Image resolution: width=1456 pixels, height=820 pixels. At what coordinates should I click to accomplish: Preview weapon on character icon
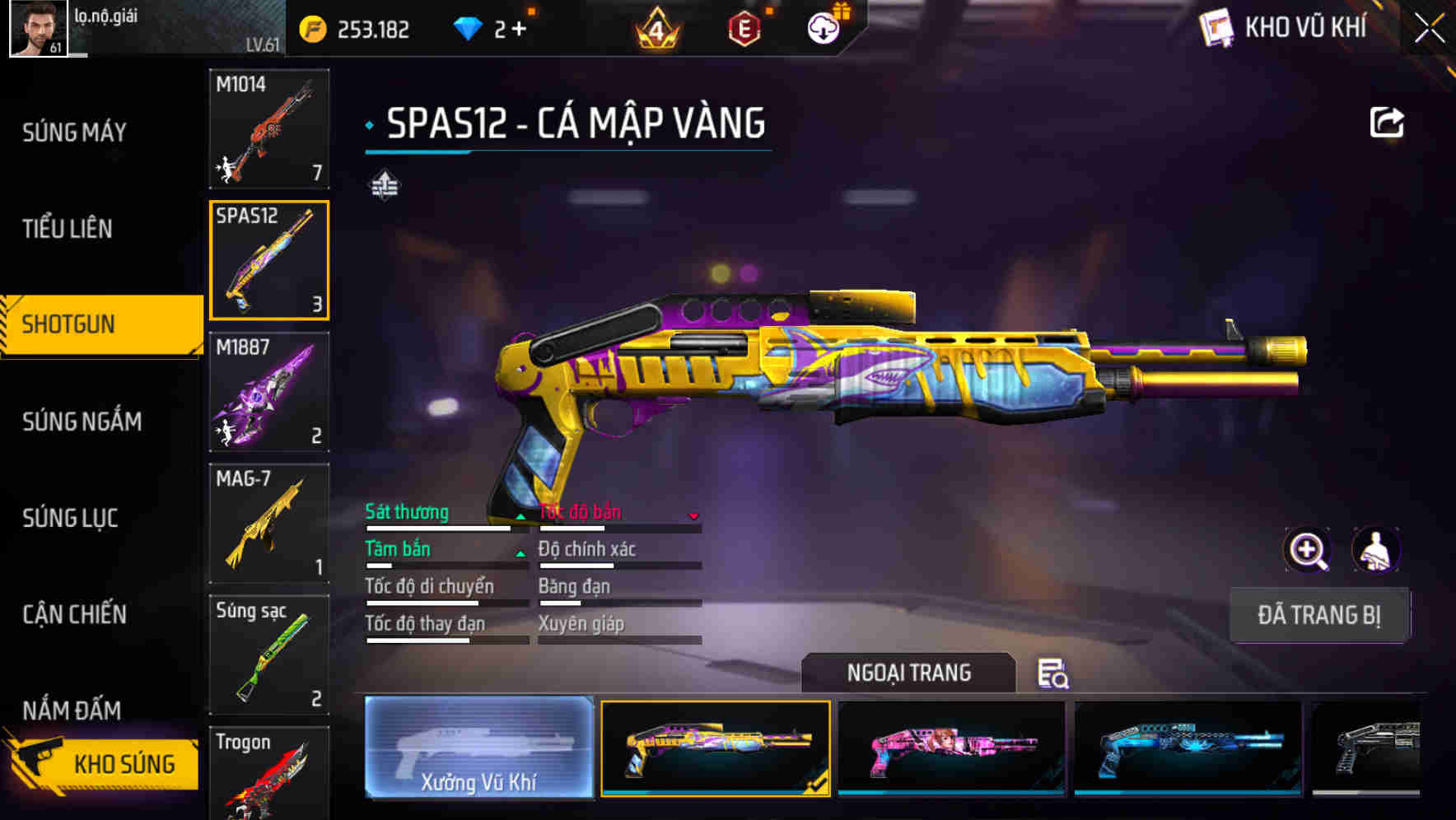tap(1376, 550)
